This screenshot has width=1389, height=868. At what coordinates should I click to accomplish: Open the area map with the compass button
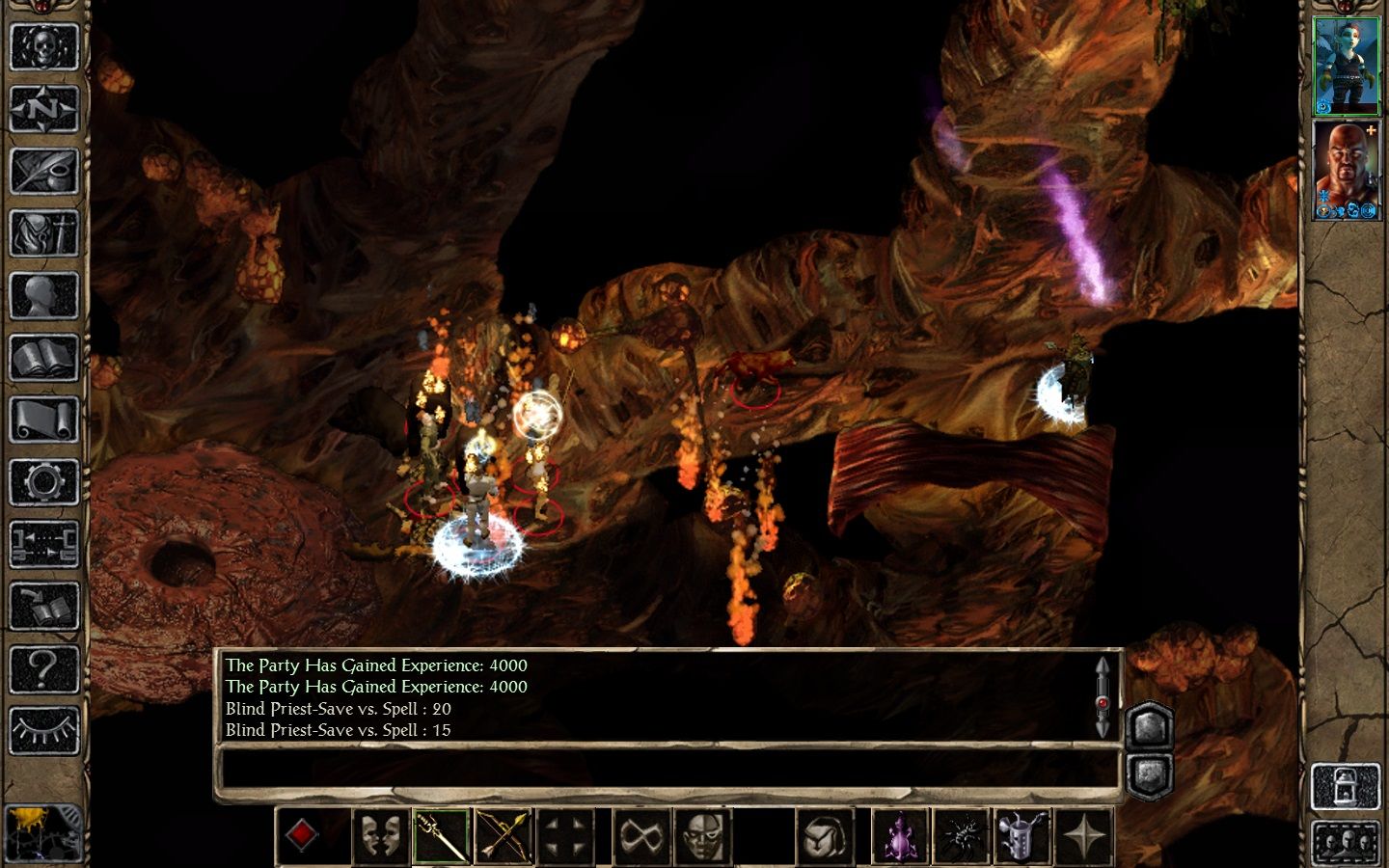coord(43,108)
